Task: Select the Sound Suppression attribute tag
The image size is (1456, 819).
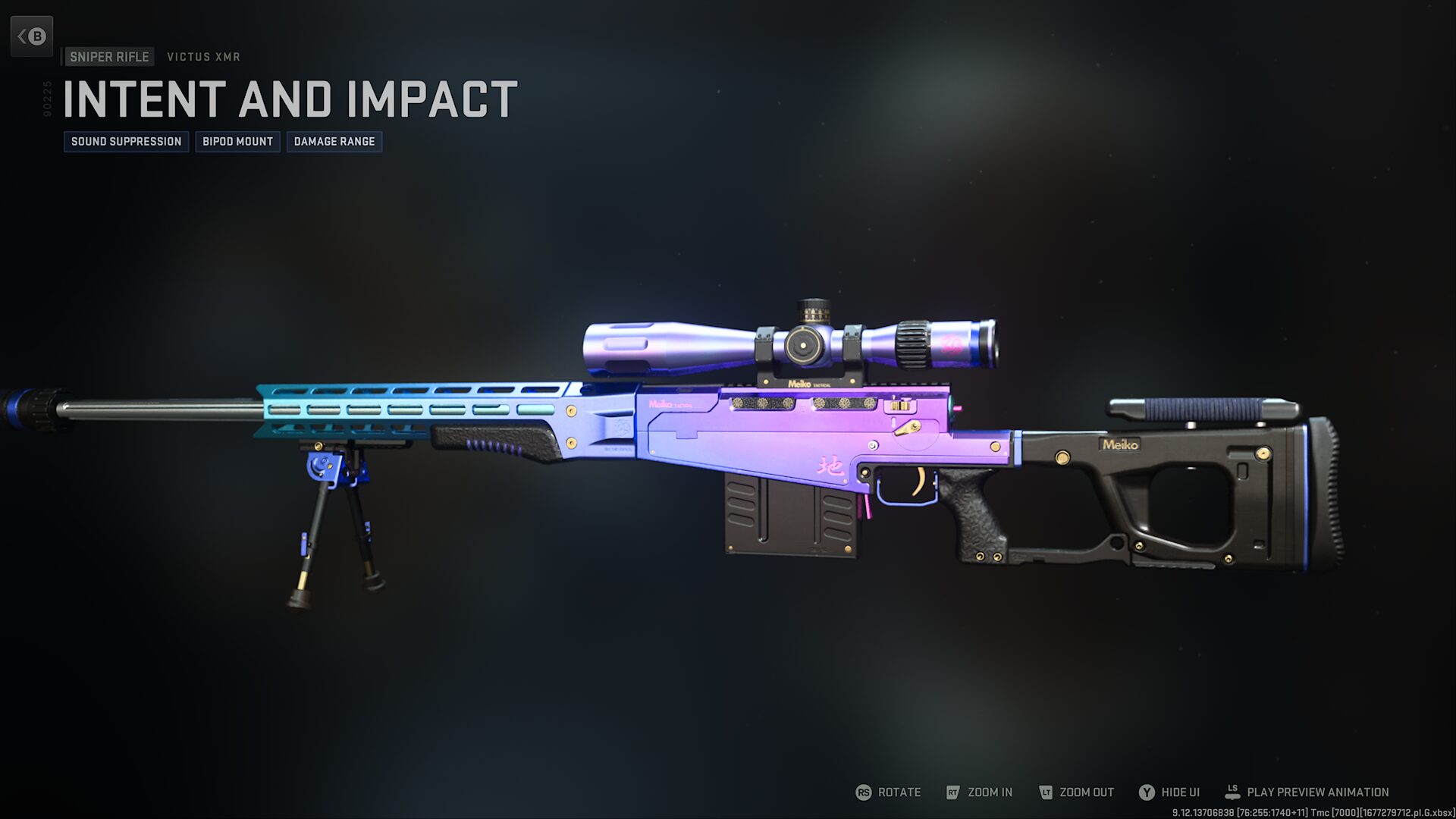Action: (126, 142)
